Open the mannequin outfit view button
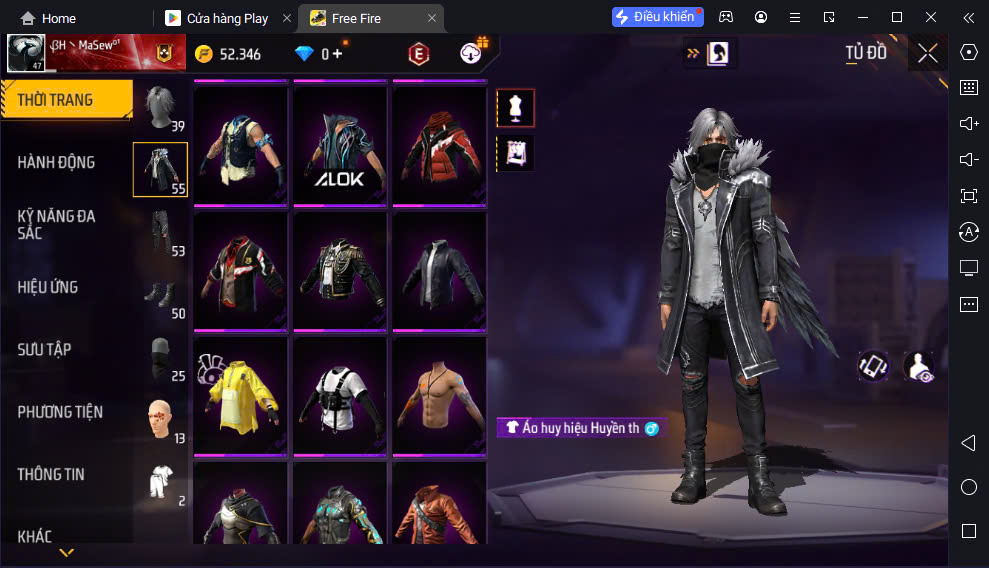 (x=516, y=108)
